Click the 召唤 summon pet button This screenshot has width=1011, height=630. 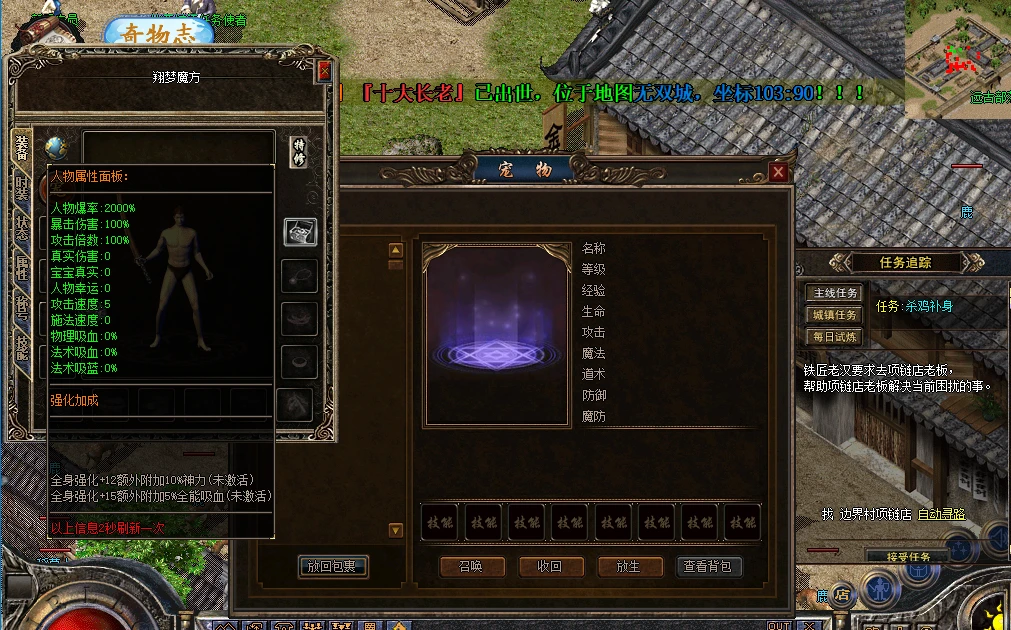(470, 566)
